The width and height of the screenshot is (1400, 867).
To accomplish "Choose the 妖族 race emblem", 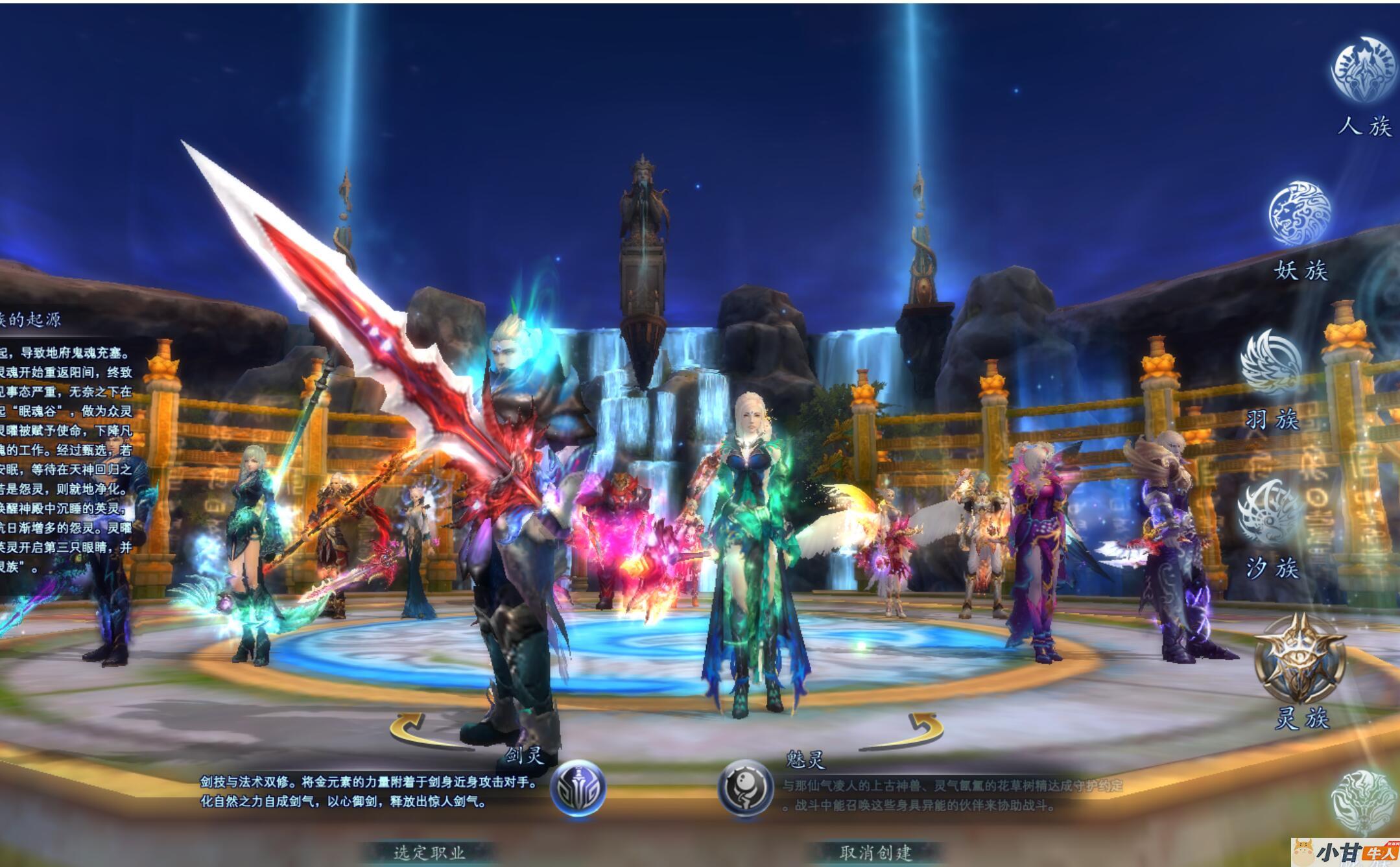I will click(x=1299, y=214).
